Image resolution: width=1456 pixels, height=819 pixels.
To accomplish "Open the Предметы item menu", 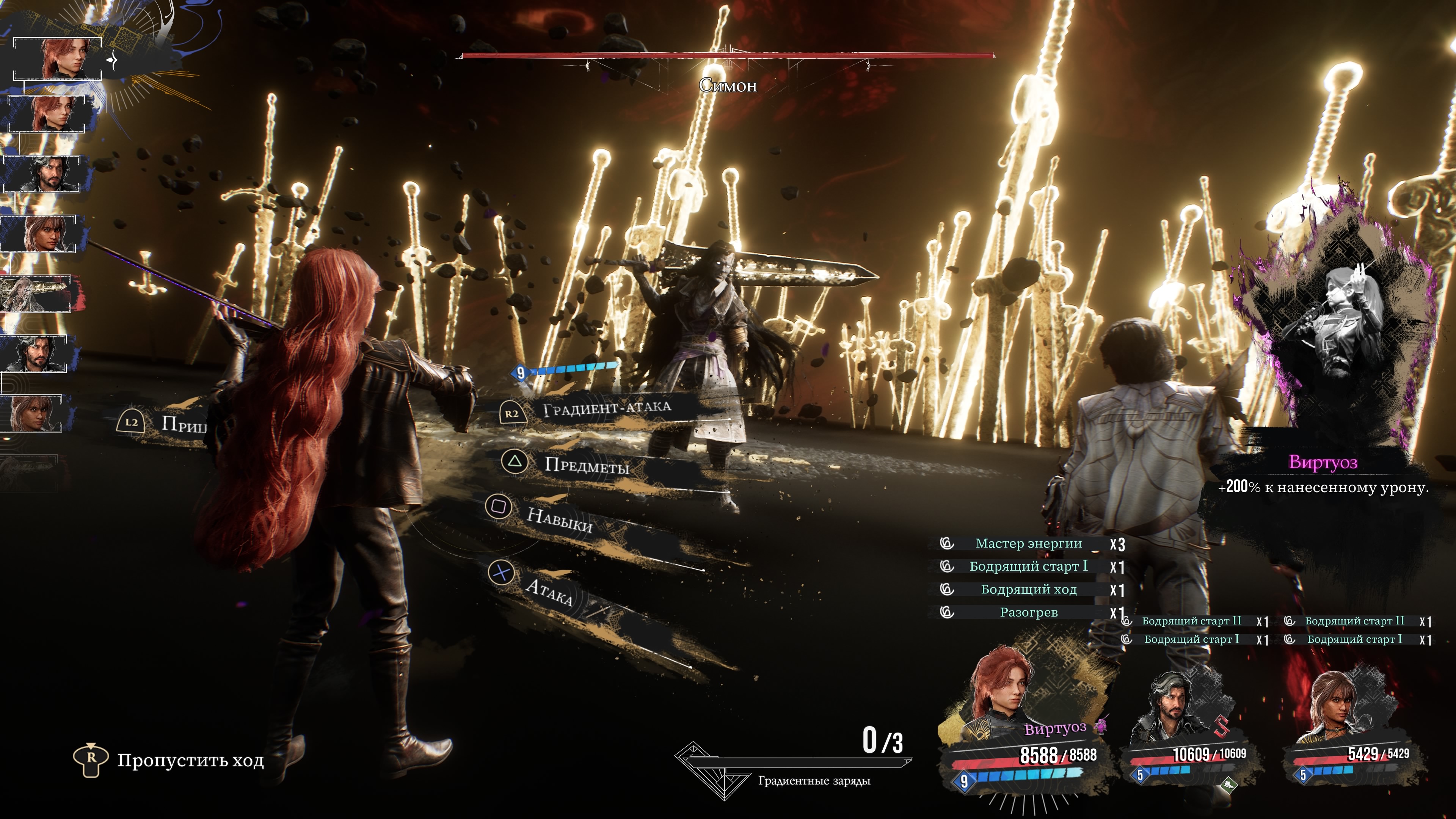I will point(586,465).
